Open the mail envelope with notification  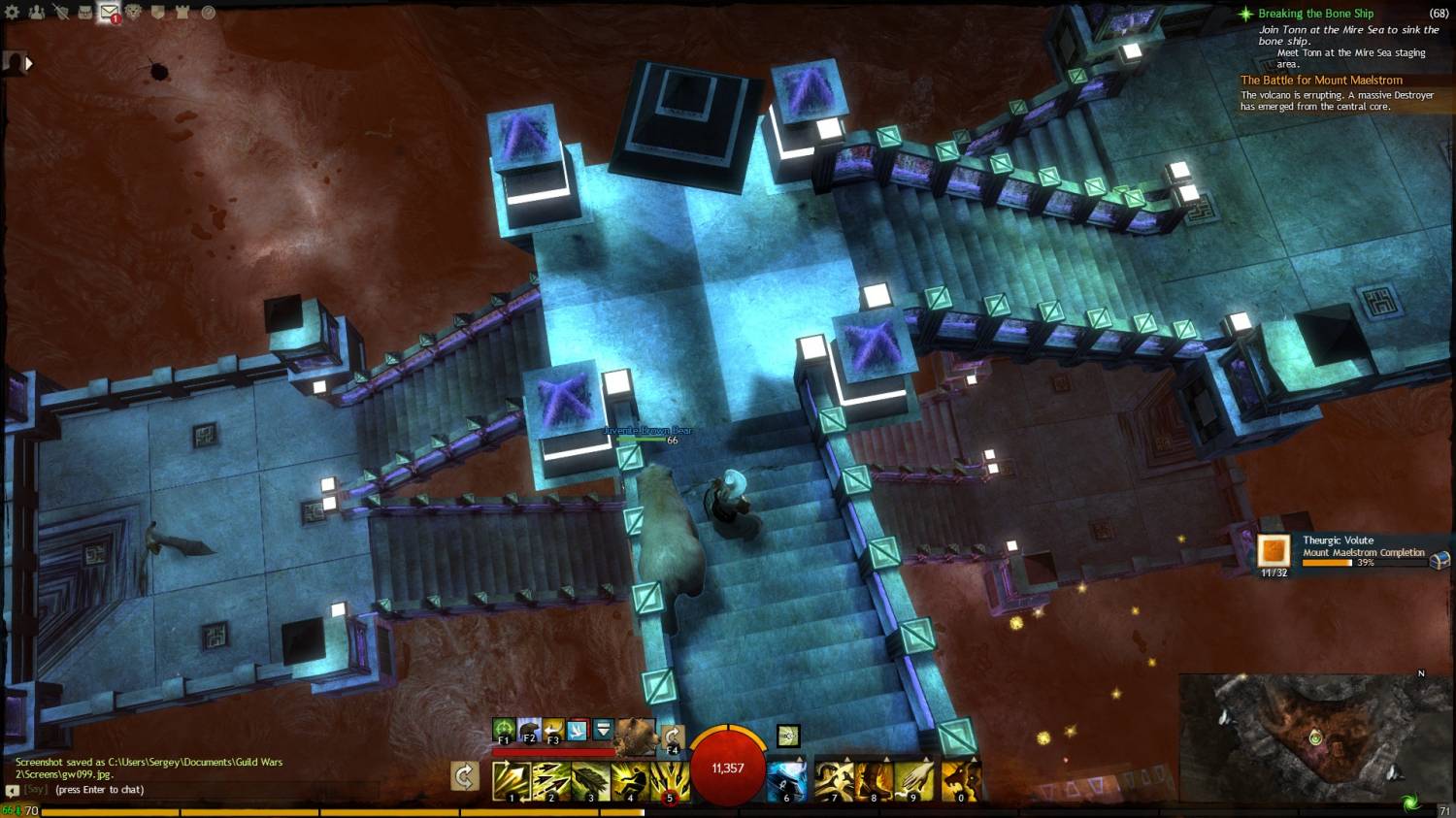pos(110,13)
